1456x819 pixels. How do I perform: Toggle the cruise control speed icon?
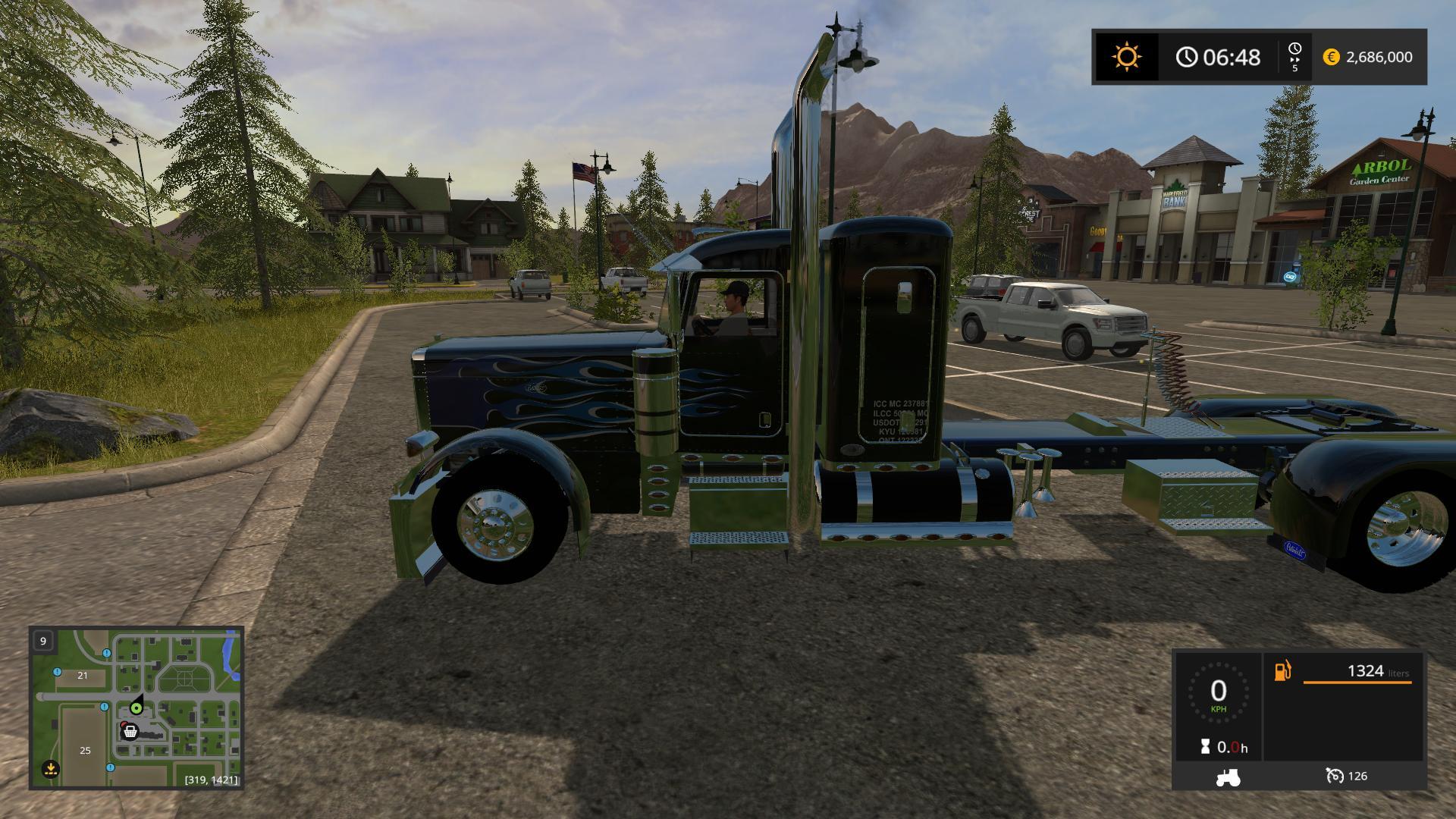[x=1335, y=776]
